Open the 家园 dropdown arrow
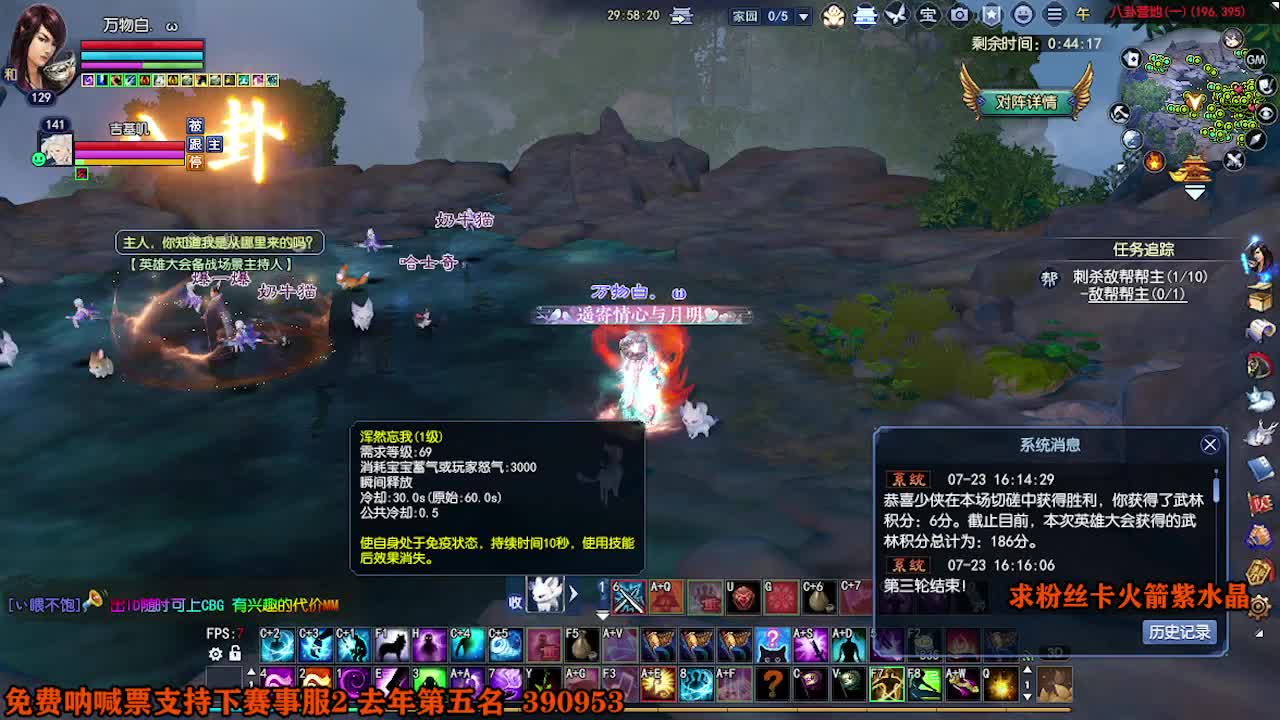Screen dimensions: 1280x720 [803, 15]
